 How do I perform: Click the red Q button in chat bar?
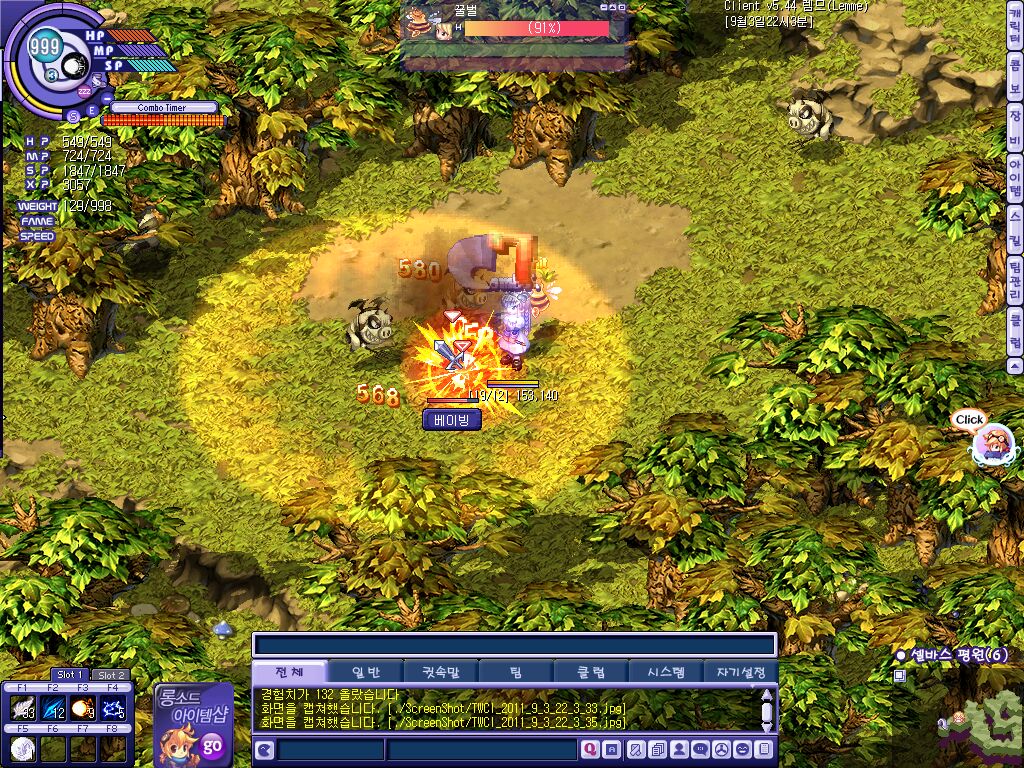coord(590,749)
